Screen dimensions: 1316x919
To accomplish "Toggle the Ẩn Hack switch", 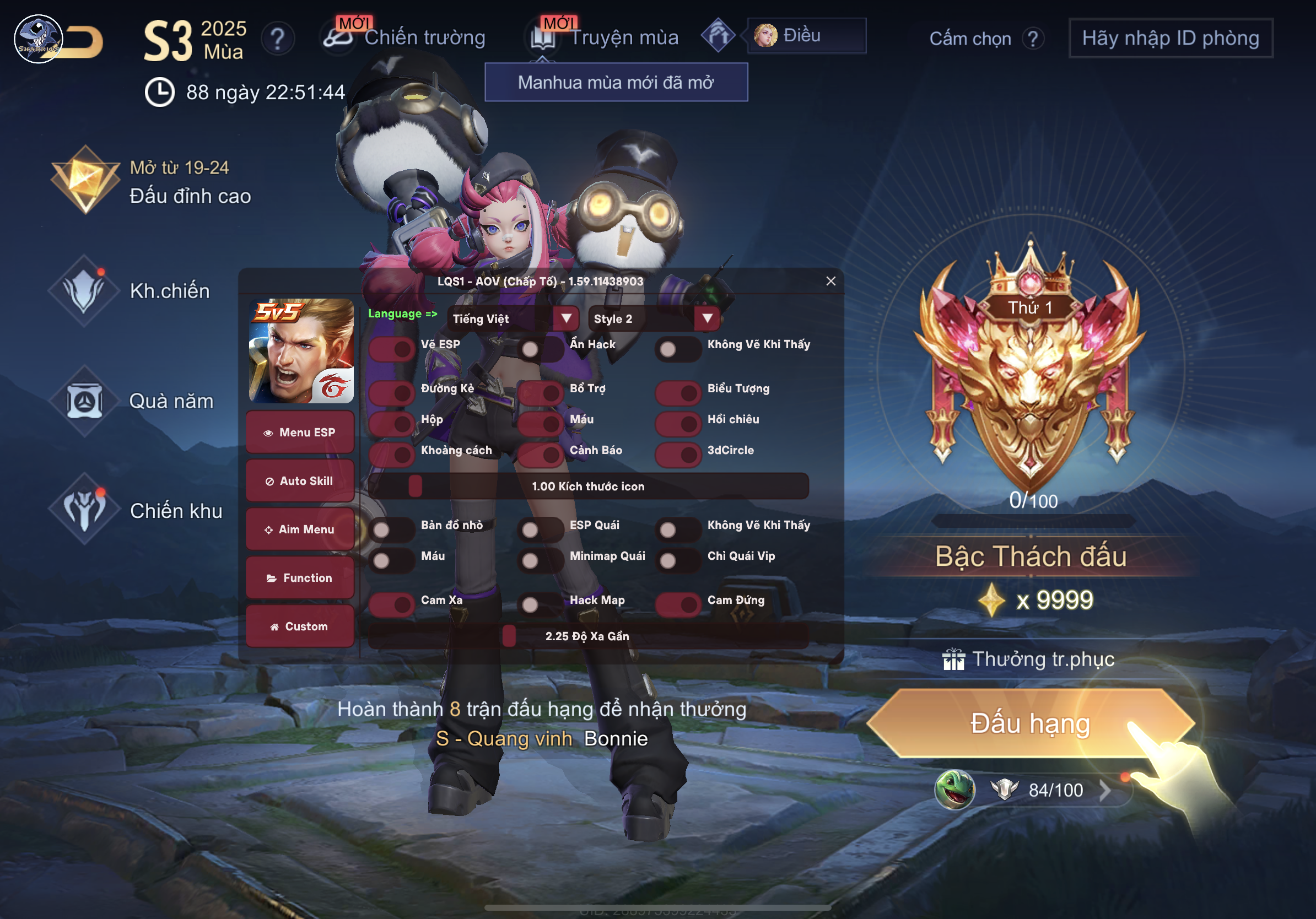I will [x=541, y=348].
